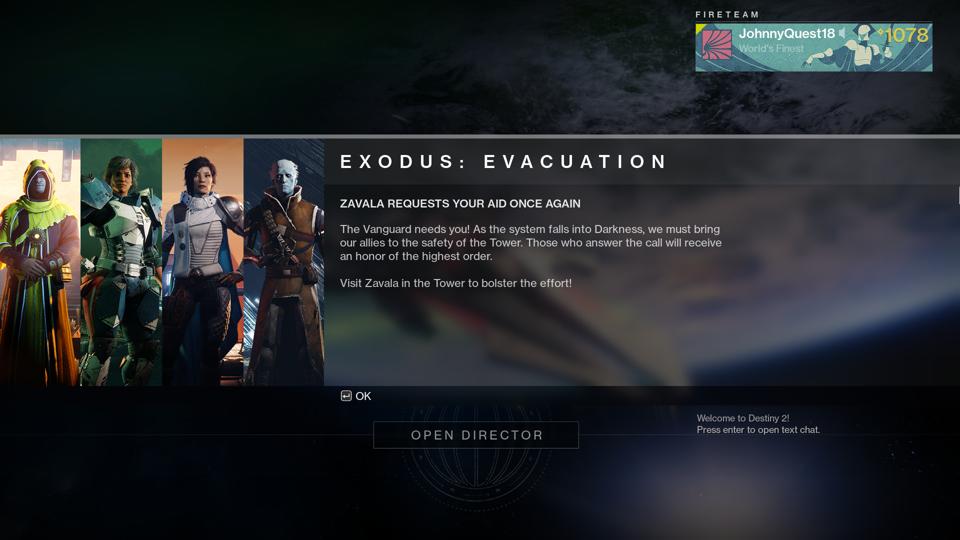Open the text chat welcome message

(757, 424)
